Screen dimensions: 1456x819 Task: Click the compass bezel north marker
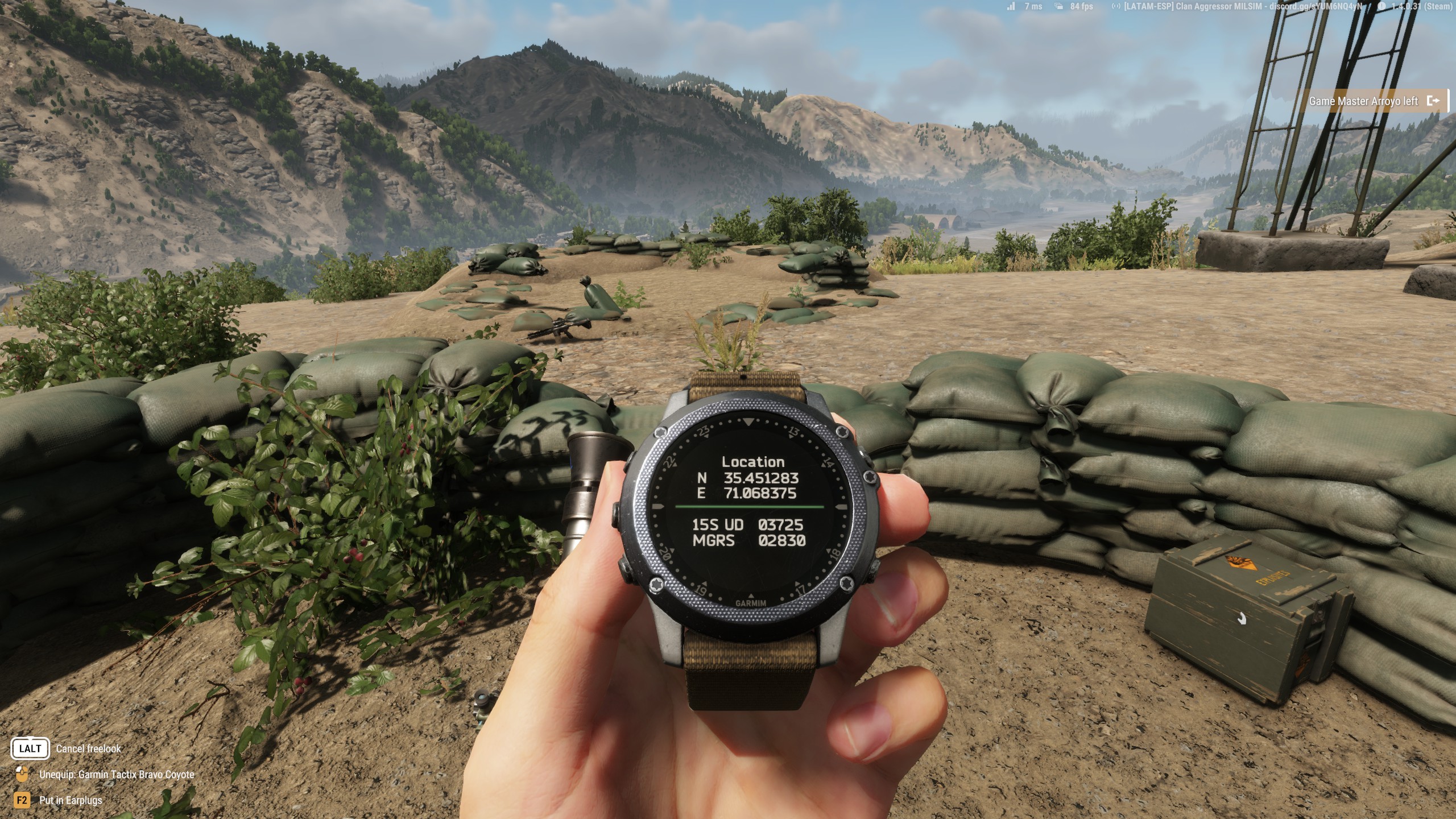click(748, 423)
